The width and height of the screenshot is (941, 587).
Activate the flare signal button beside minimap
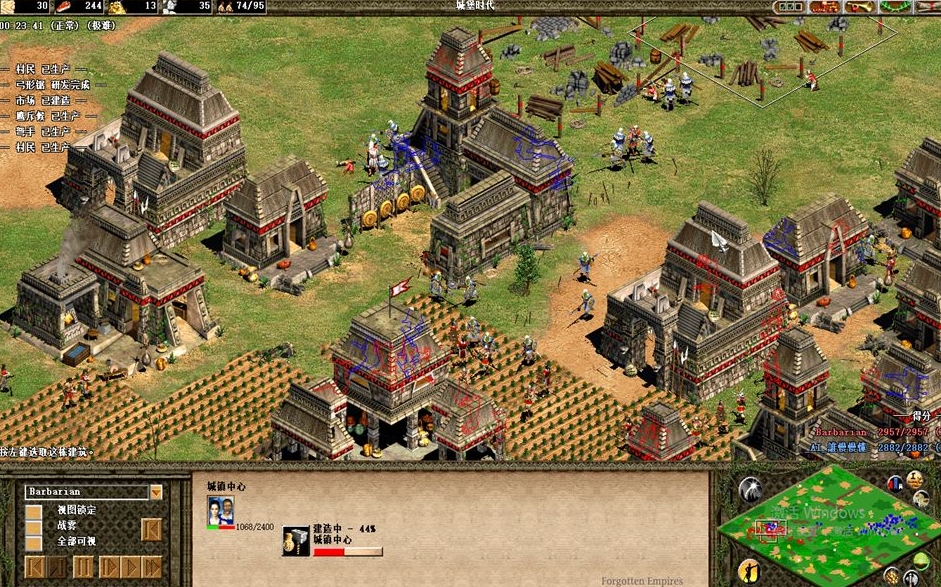pos(749,489)
